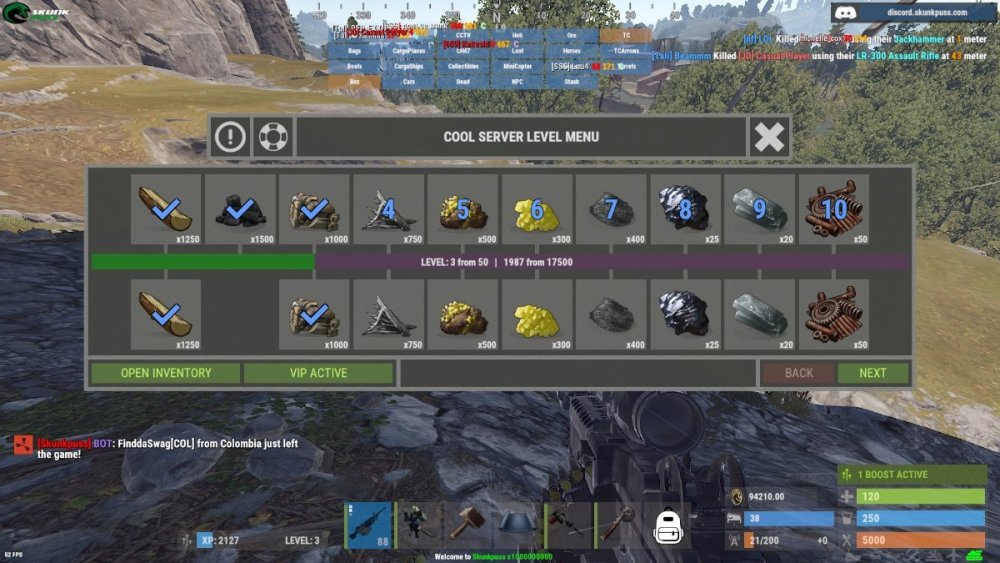
Task: Go to the next level page
Action: coord(873,373)
